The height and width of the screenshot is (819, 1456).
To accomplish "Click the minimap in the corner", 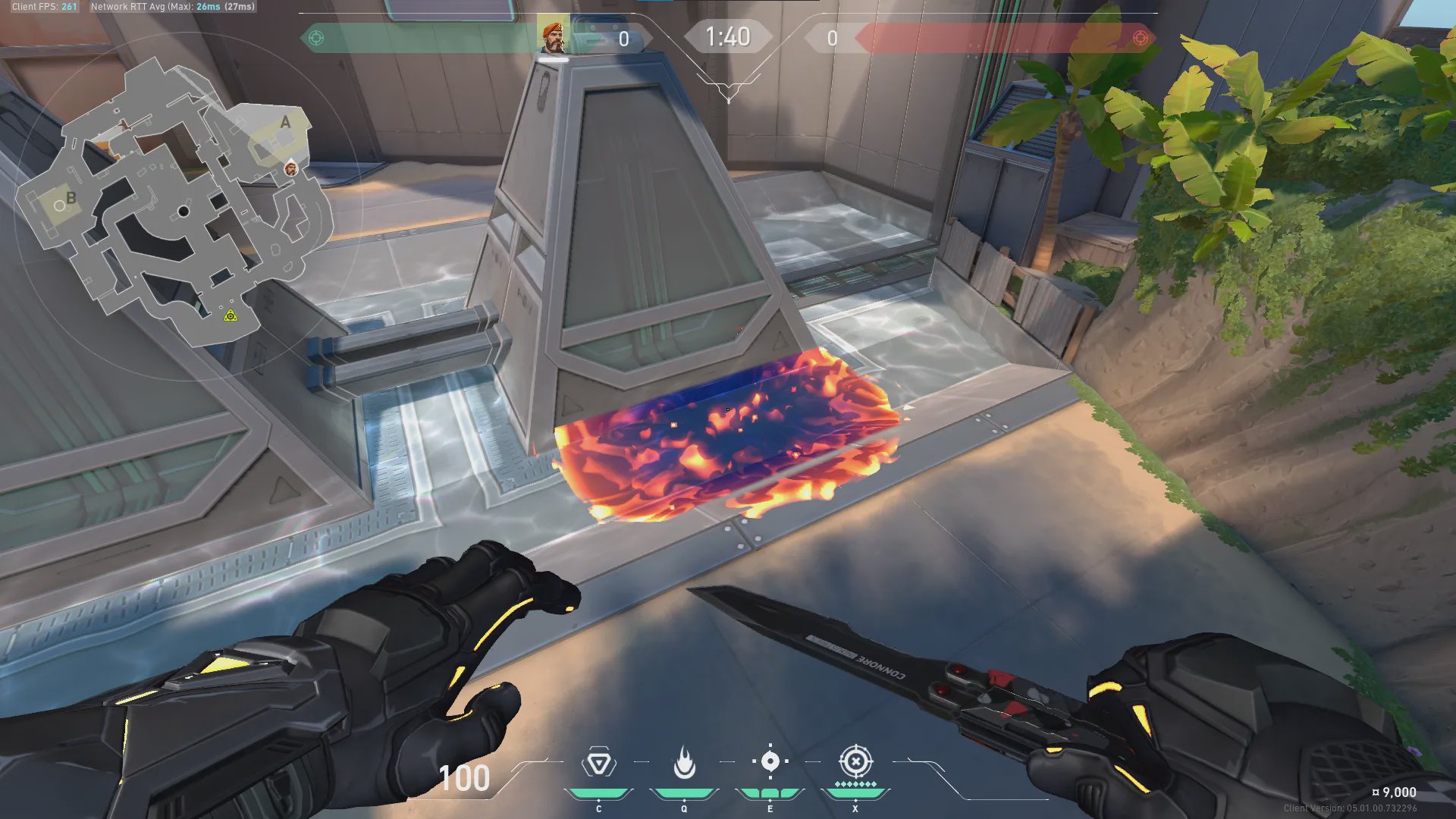I will click(176, 205).
